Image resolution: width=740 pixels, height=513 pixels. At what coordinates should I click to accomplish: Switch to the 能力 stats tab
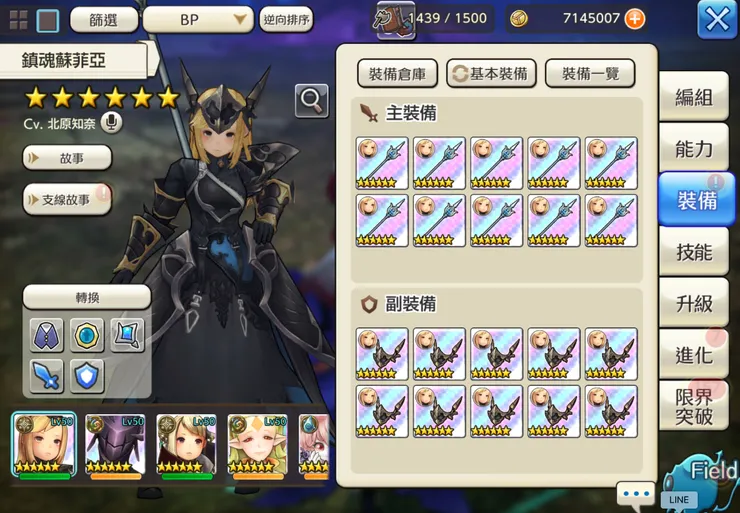click(693, 149)
